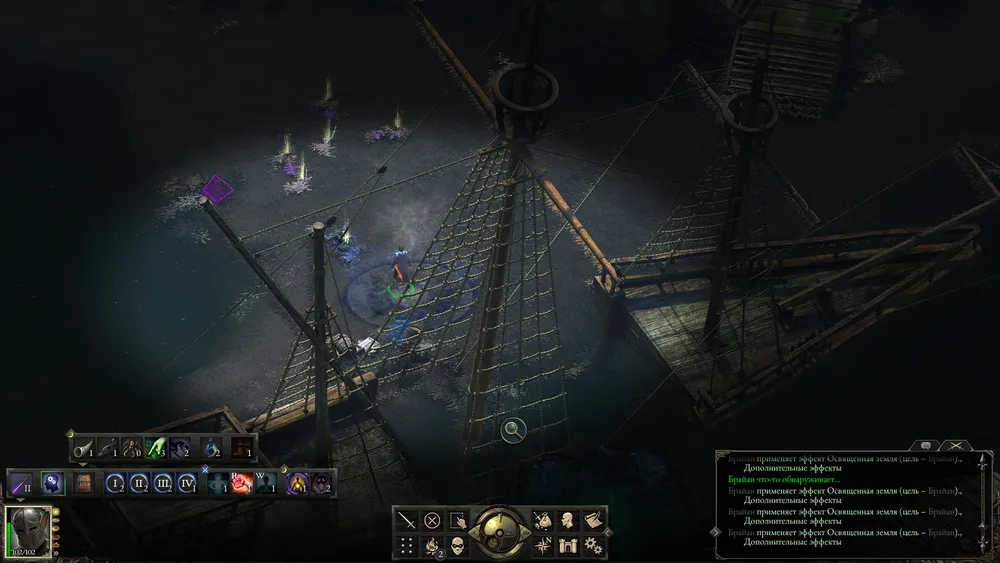Select the level IV spell circle
Image resolution: width=1000 pixels, height=563 pixels.
click(187, 484)
